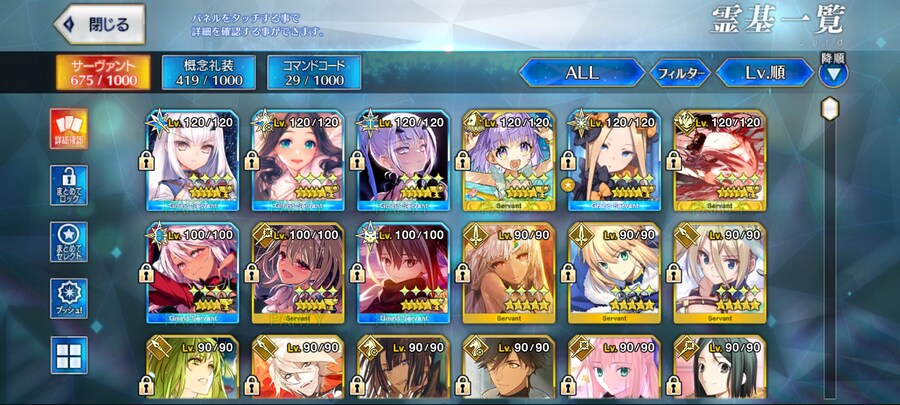
Task: Show the コマンドコード tab
Action: tap(314, 72)
